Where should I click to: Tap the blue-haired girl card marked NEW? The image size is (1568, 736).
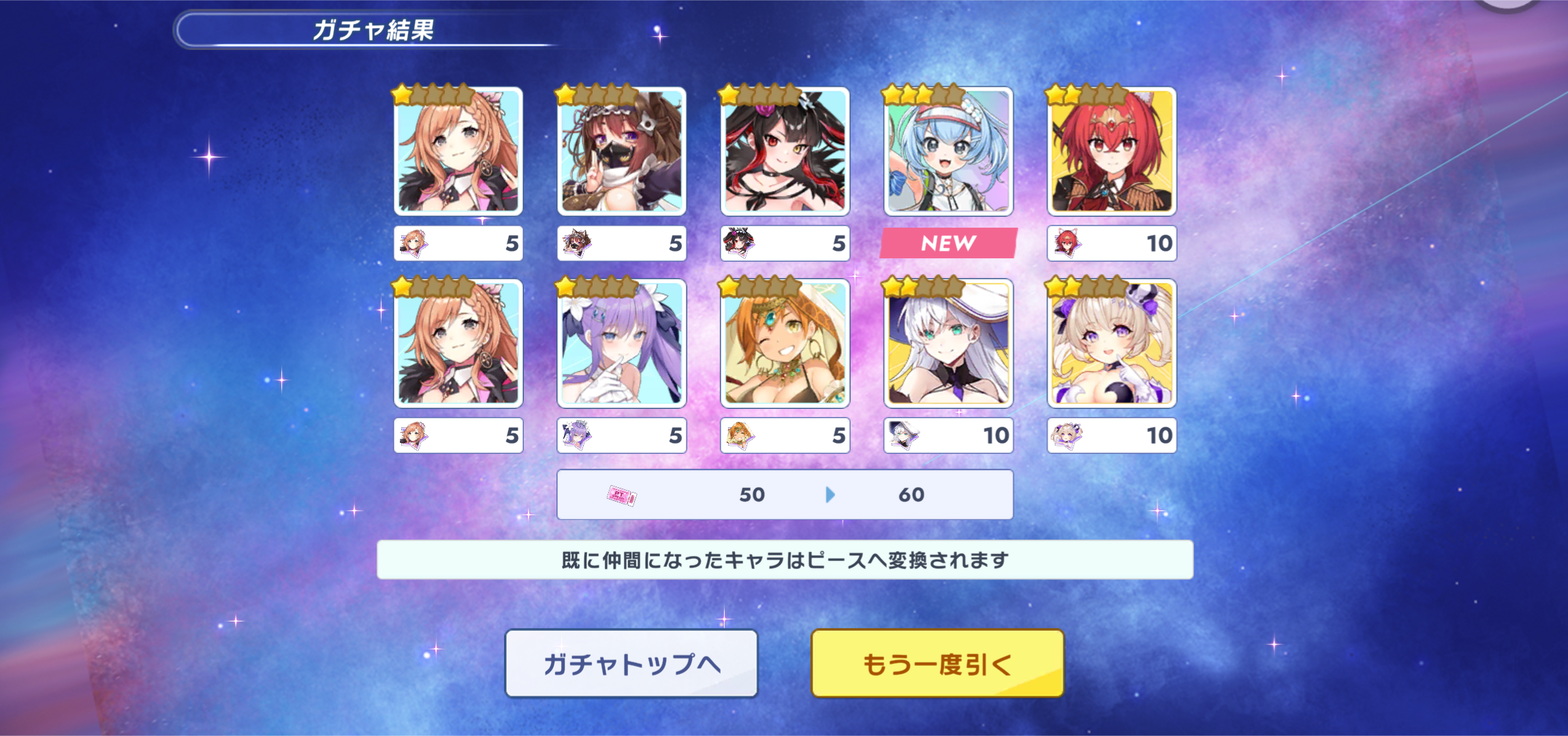pos(948,151)
